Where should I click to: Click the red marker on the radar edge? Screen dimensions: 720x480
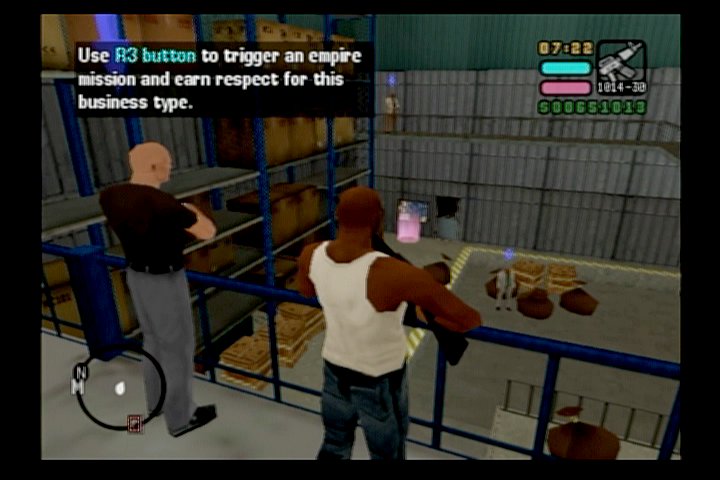135,423
